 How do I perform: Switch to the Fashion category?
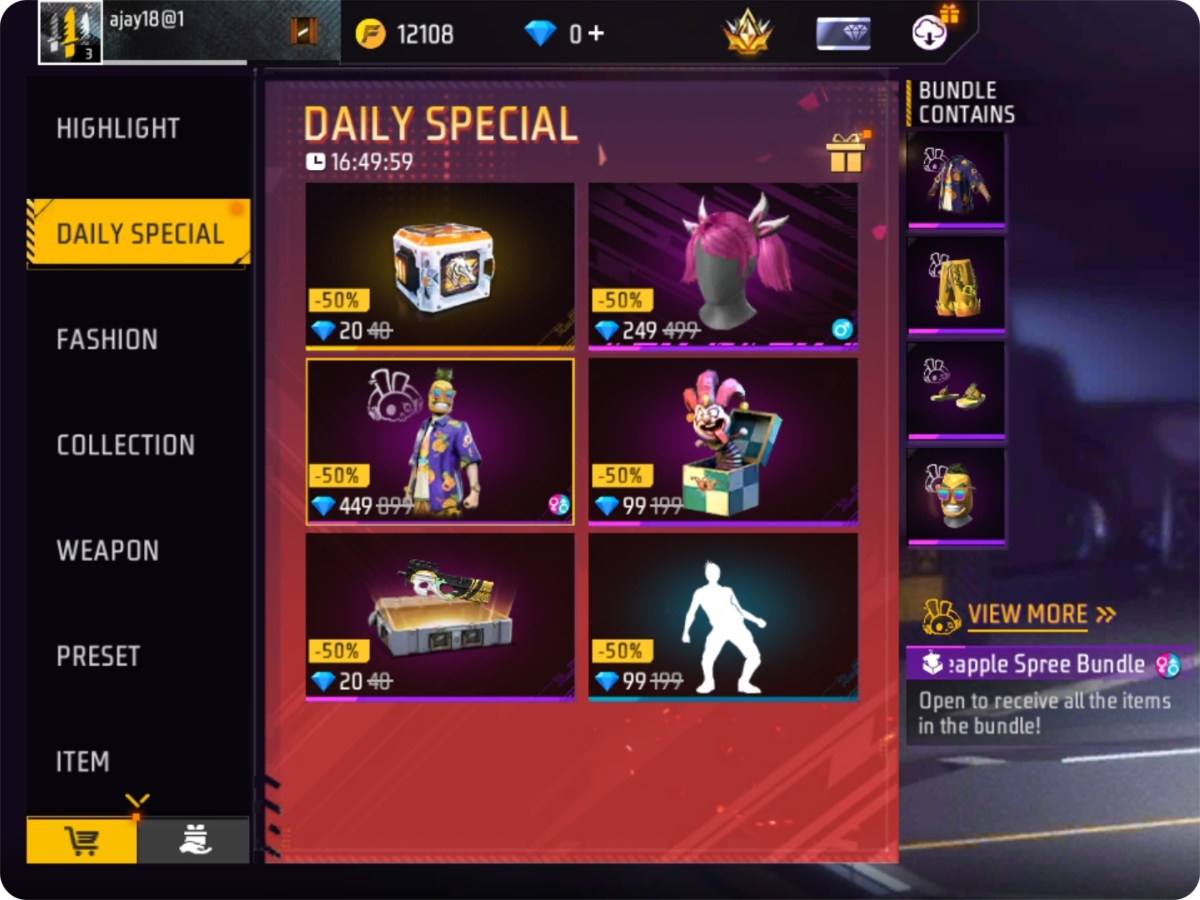click(107, 340)
